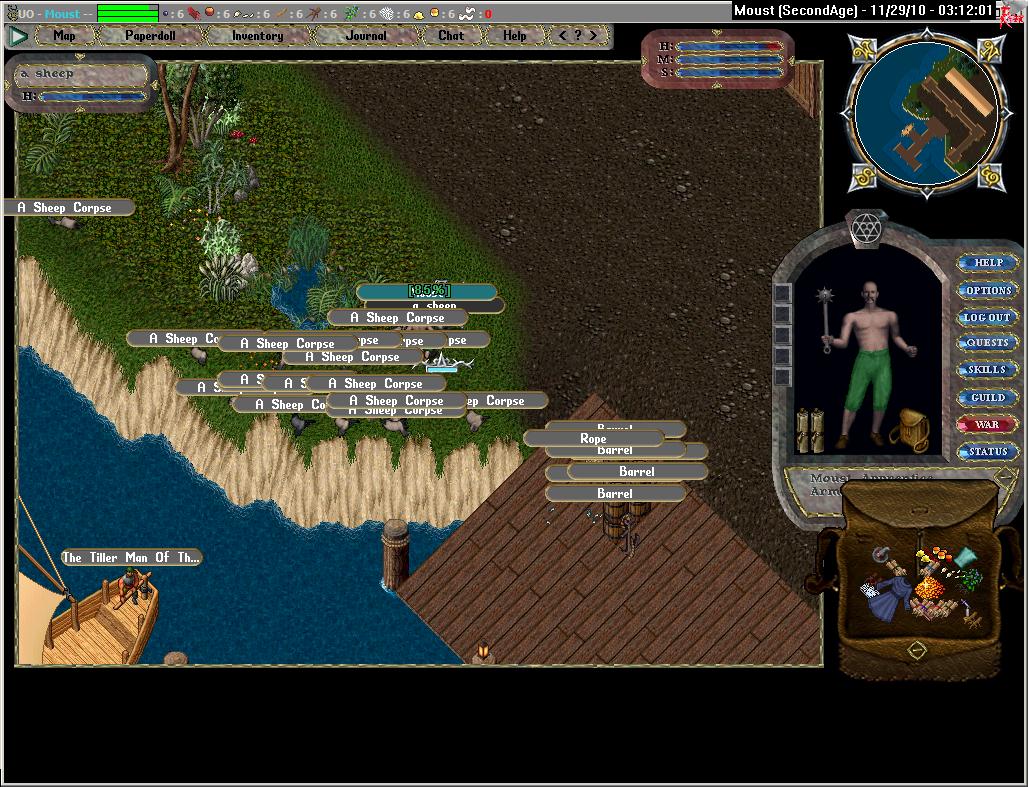
Task: Show the SKILLS list
Action: click(988, 370)
